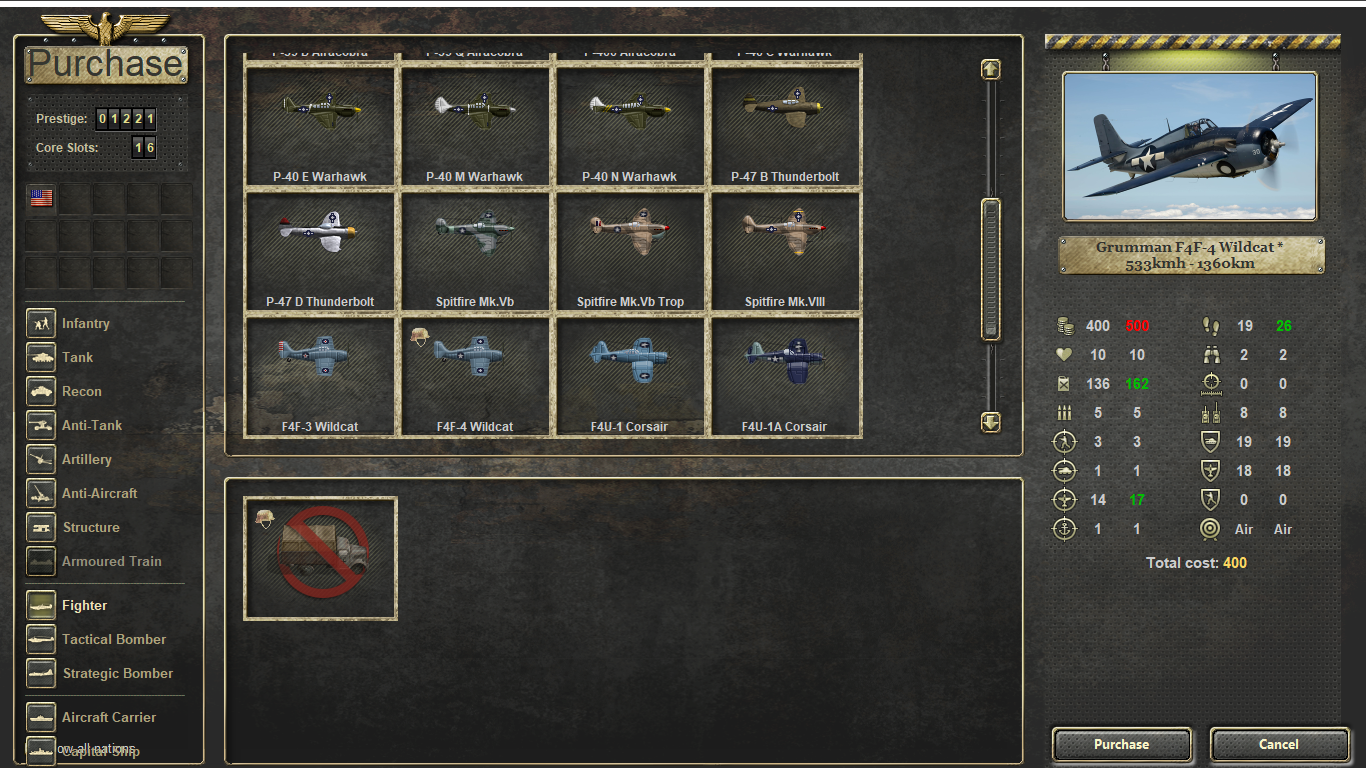Select the United States flag nation slot
Viewport: 1366px width, 768px height.
coord(41,198)
